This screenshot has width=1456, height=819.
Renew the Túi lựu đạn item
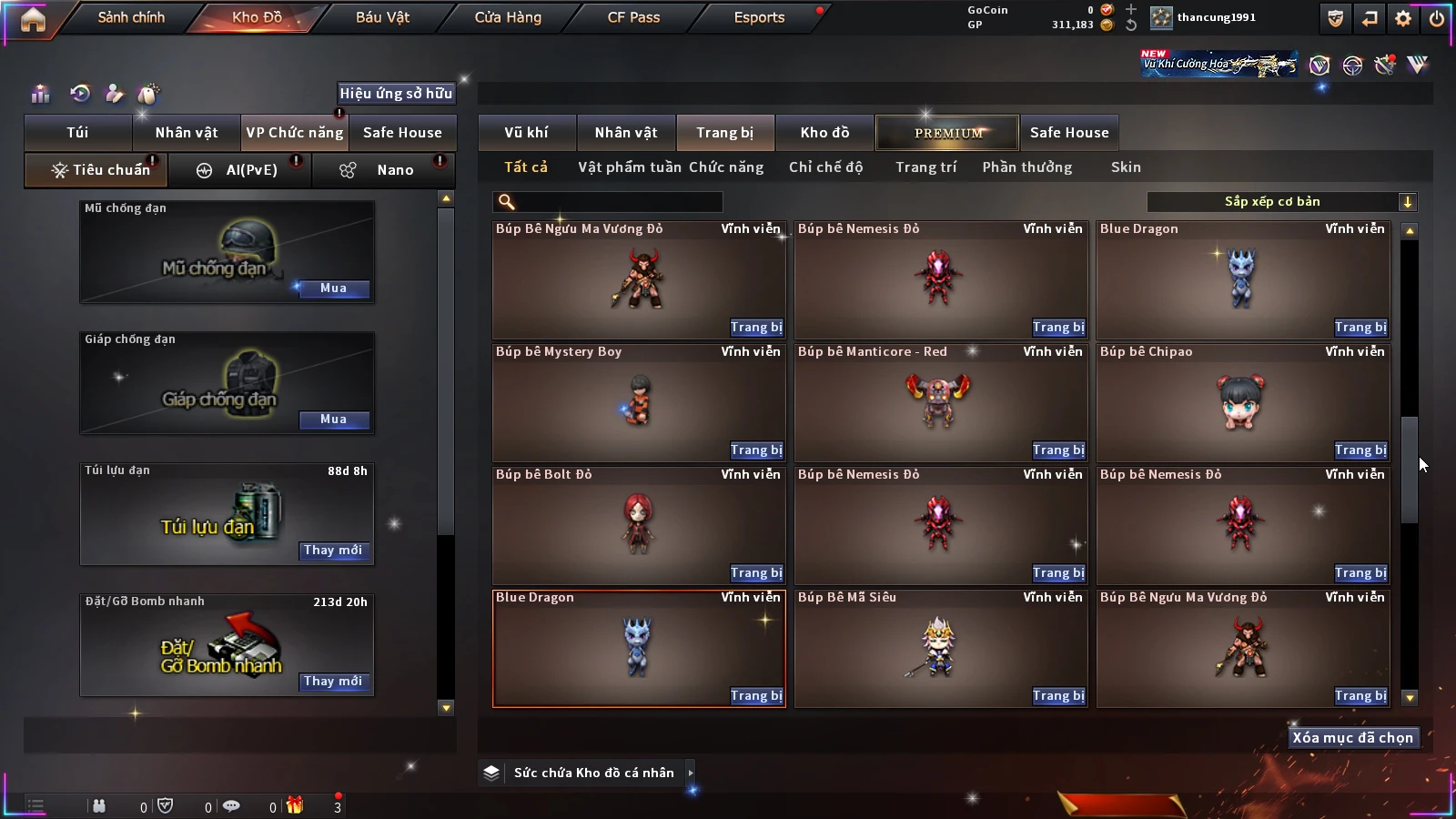(x=333, y=551)
